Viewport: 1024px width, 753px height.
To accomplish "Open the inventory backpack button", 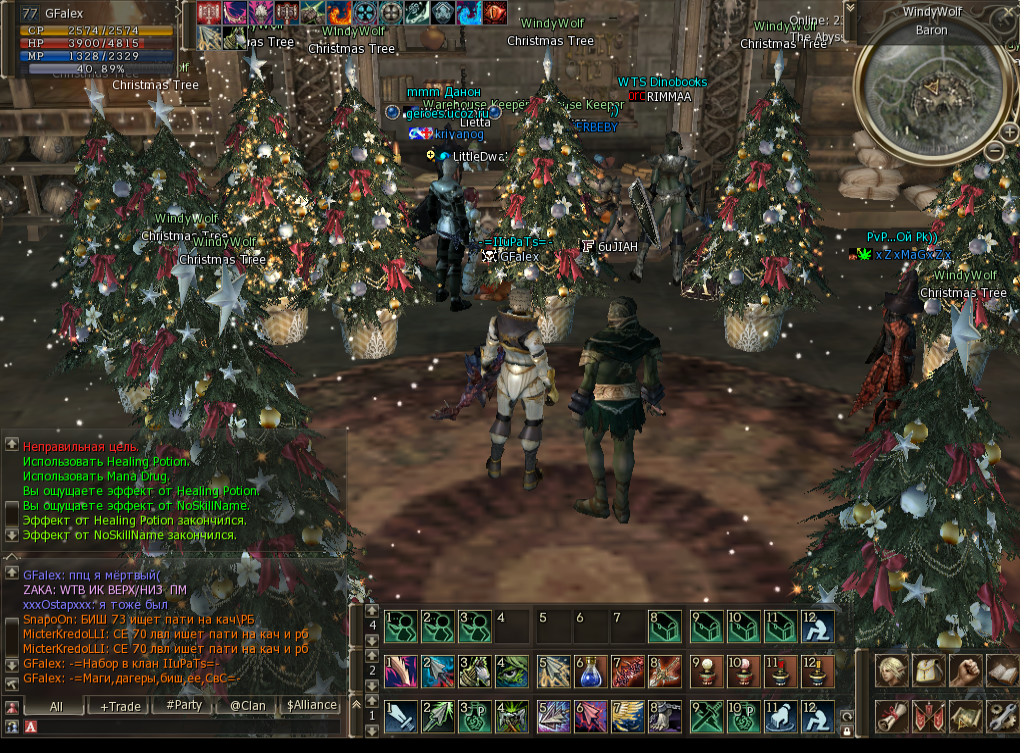I will [928, 670].
